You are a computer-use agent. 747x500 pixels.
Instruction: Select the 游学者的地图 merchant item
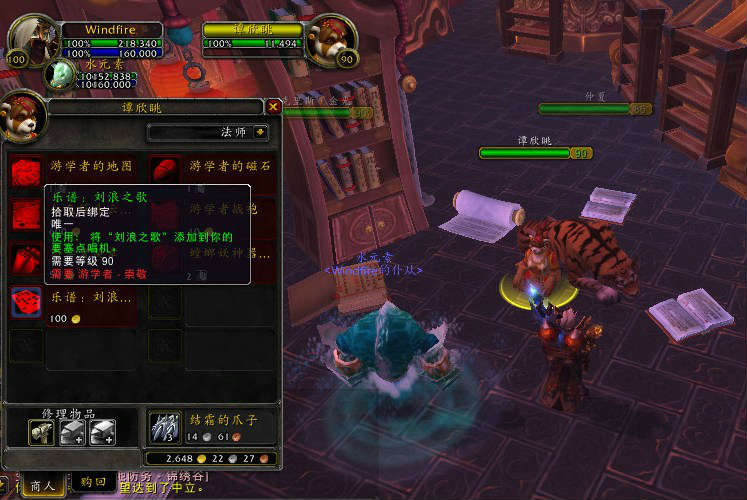point(26,172)
